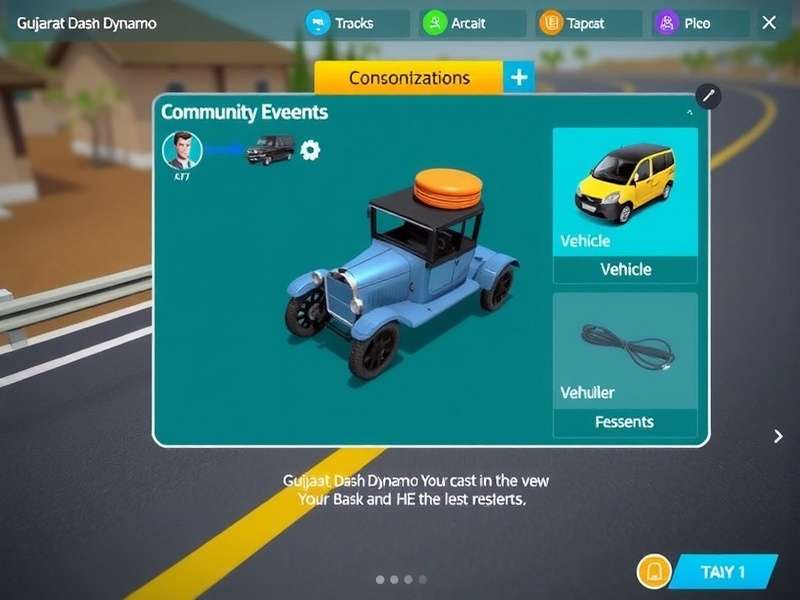This screenshot has width=800, height=600.
Task: Select the cable Fessents card
Action: click(x=625, y=365)
